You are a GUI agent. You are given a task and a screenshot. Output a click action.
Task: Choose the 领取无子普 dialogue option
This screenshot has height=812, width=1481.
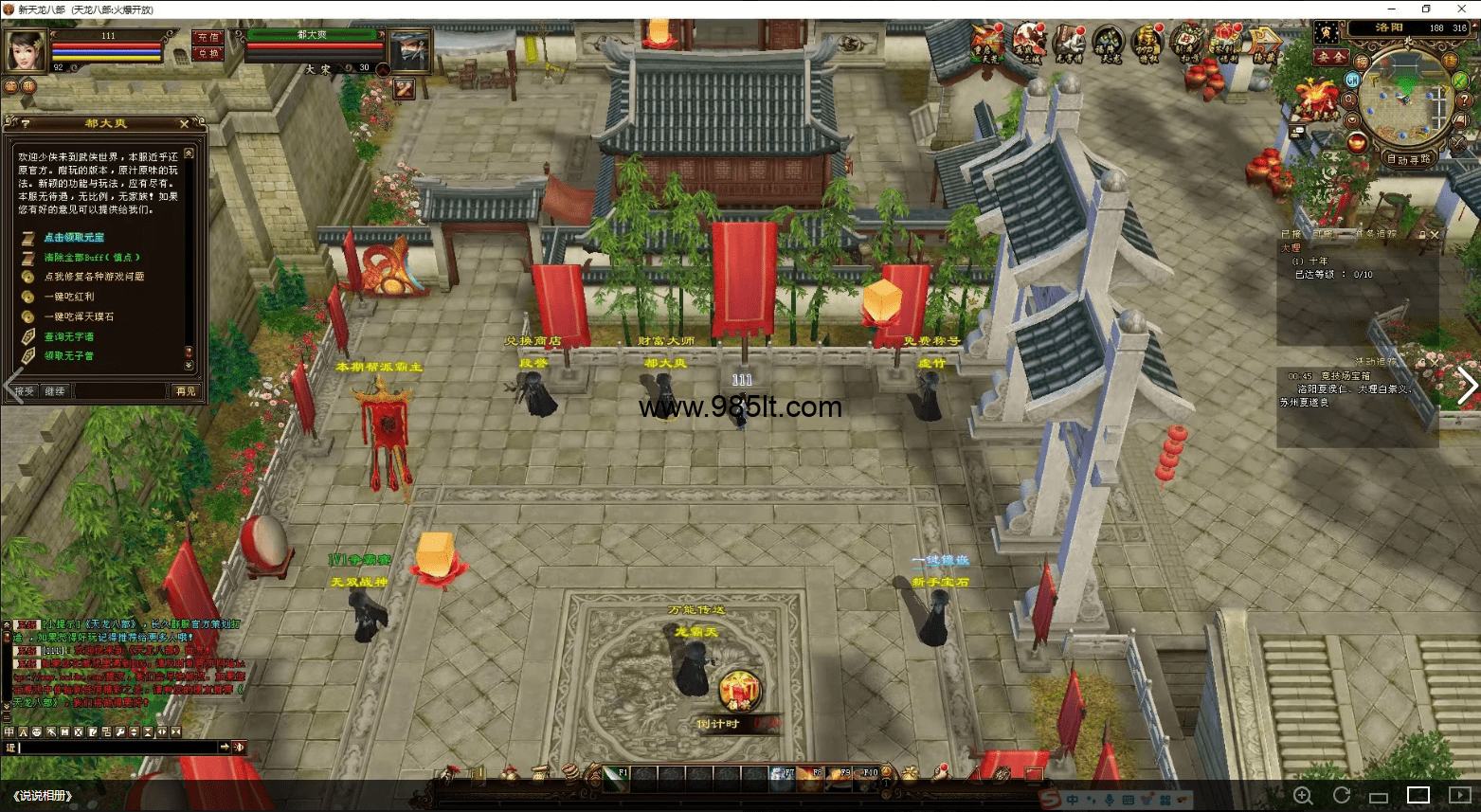[69, 356]
